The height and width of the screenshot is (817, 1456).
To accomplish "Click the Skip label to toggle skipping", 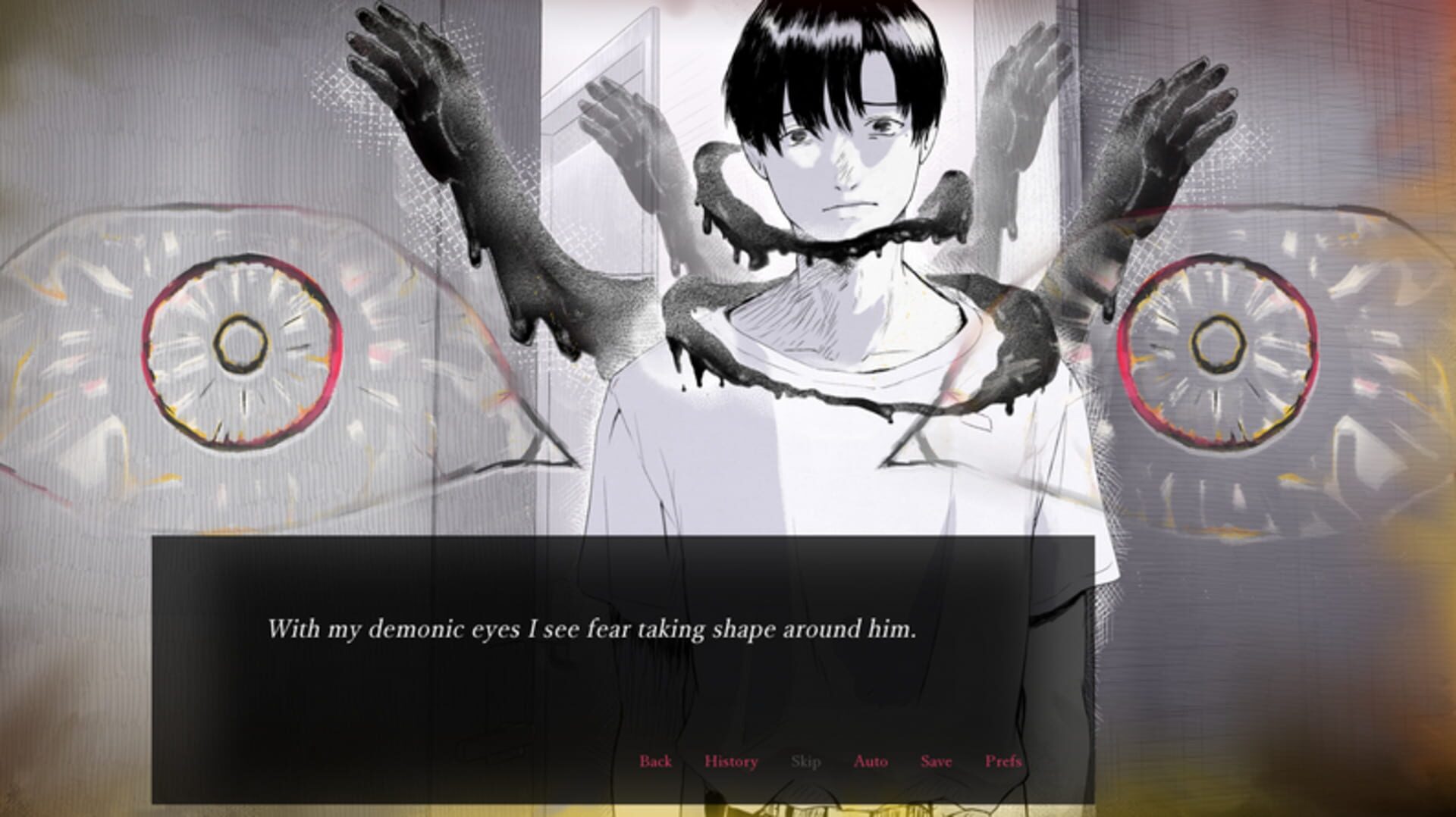I will click(807, 762).
